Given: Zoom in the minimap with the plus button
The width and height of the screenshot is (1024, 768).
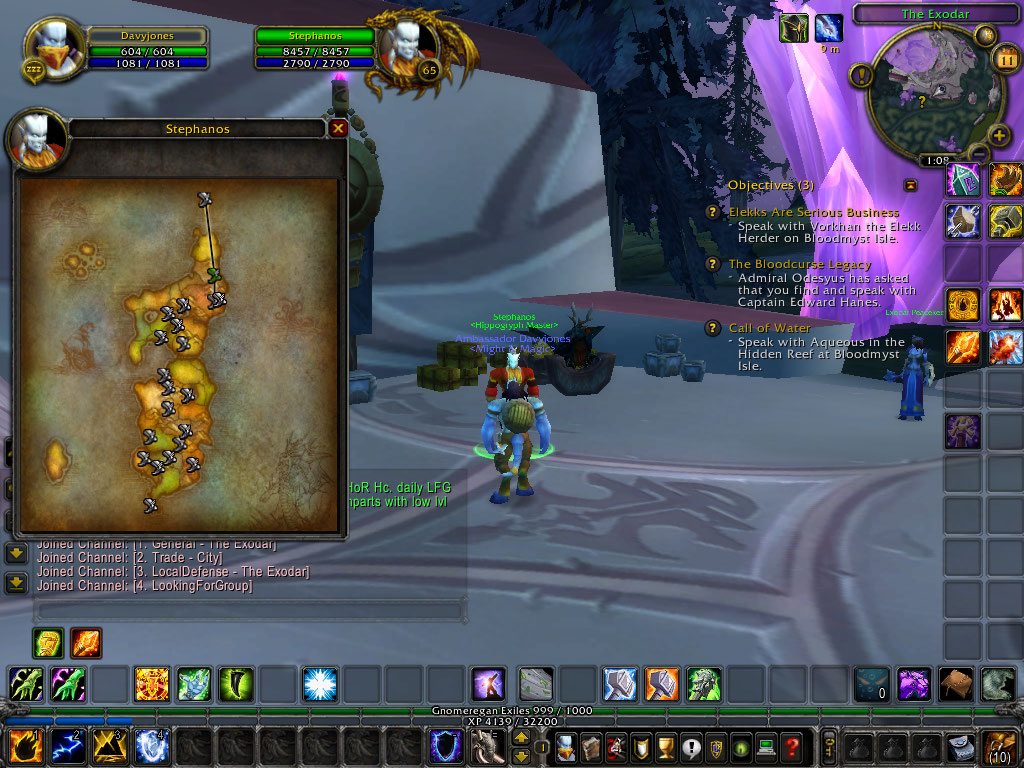Looking at the screenshot, I should 998,135.
